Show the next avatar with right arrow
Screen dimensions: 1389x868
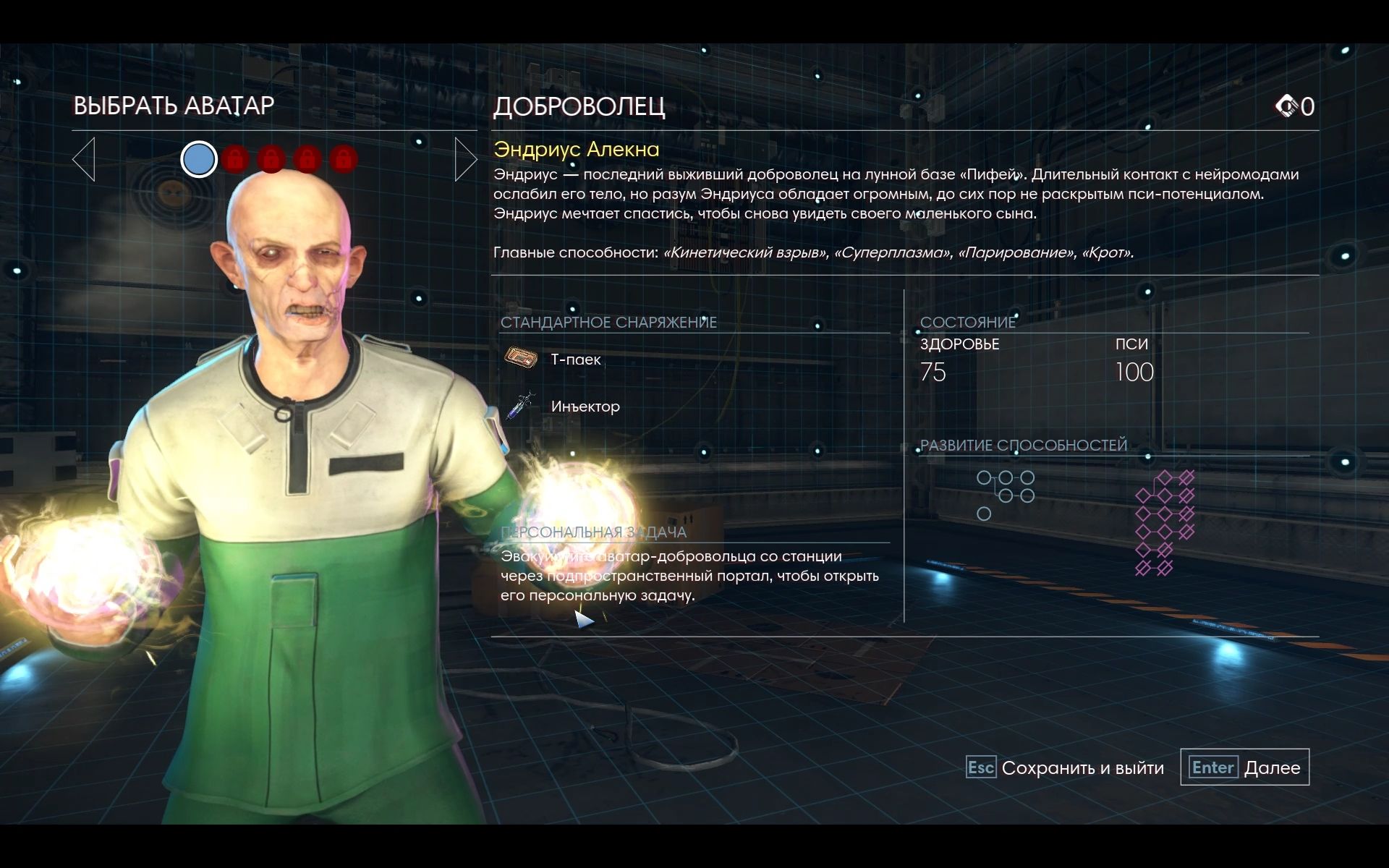tap(465, 159)
